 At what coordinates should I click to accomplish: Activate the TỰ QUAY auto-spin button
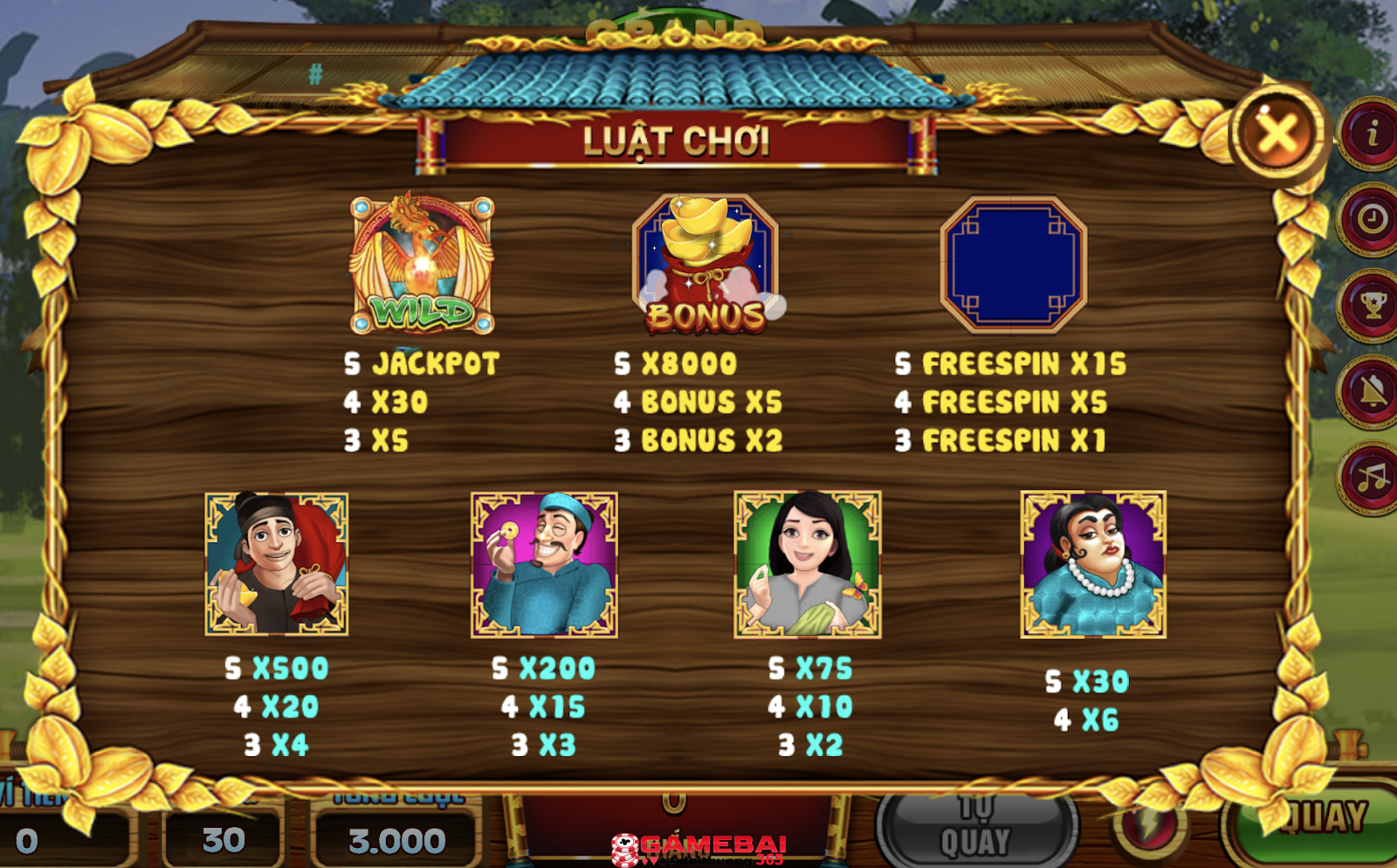tap(975, 828)
